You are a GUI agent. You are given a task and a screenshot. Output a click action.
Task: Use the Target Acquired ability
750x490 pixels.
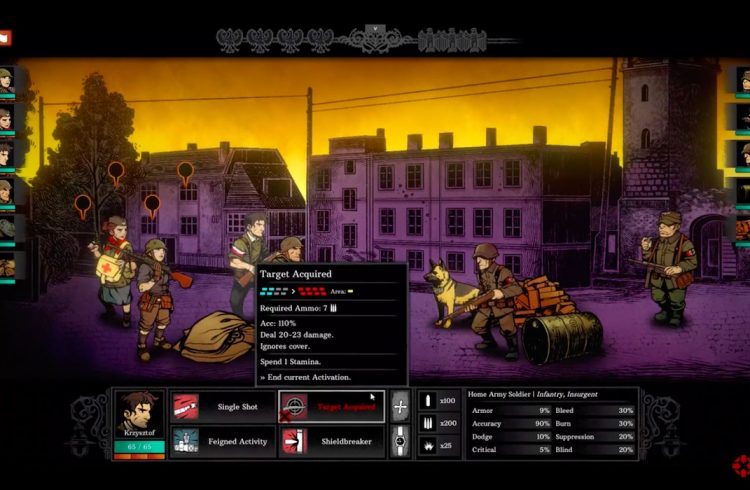coord(331,407)
